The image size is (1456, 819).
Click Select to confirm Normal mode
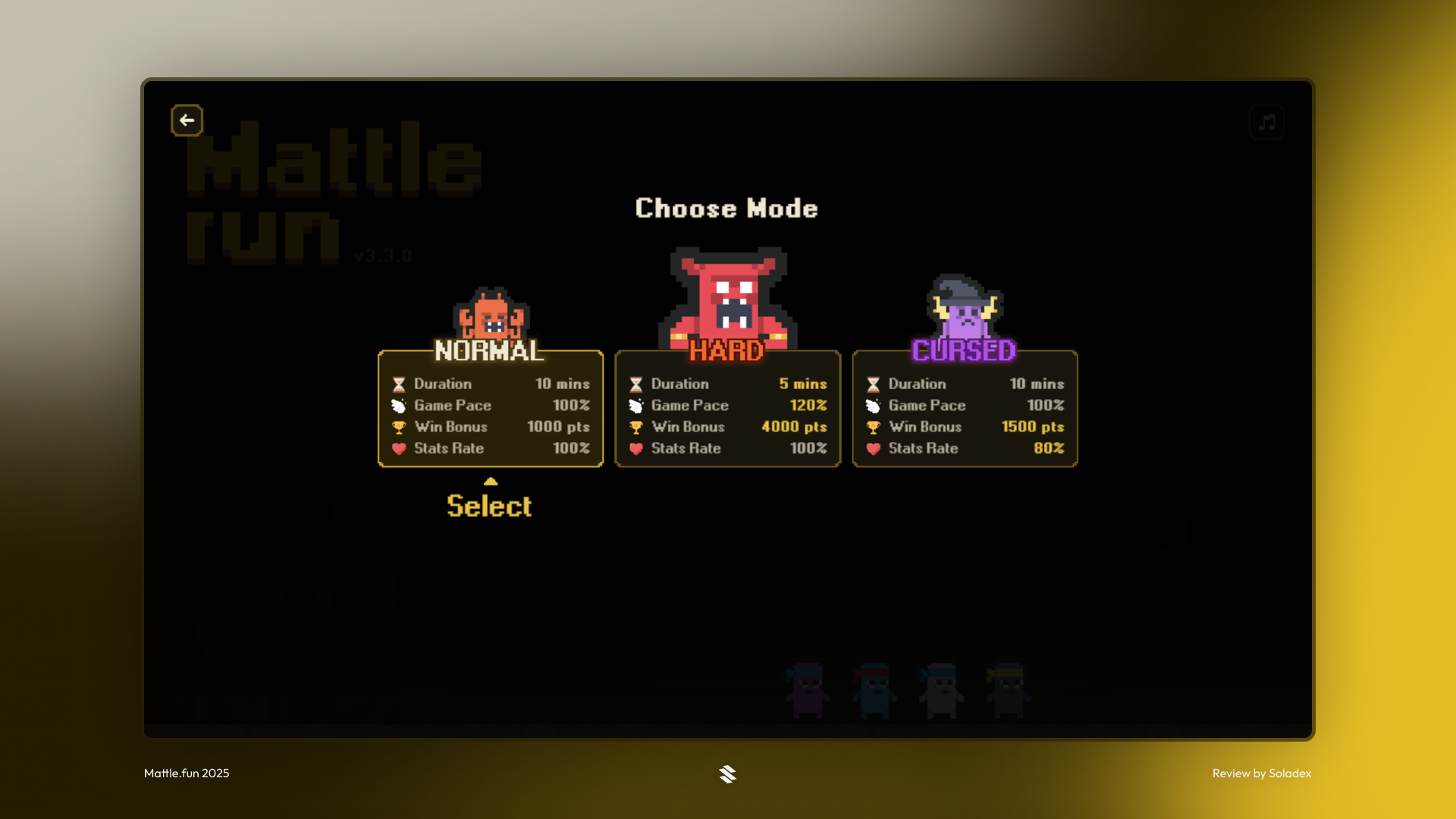[x=490, y=506]
